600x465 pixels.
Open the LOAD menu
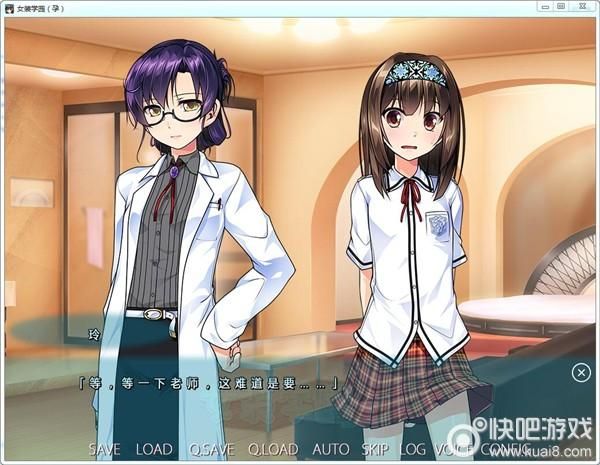(153, 450)
